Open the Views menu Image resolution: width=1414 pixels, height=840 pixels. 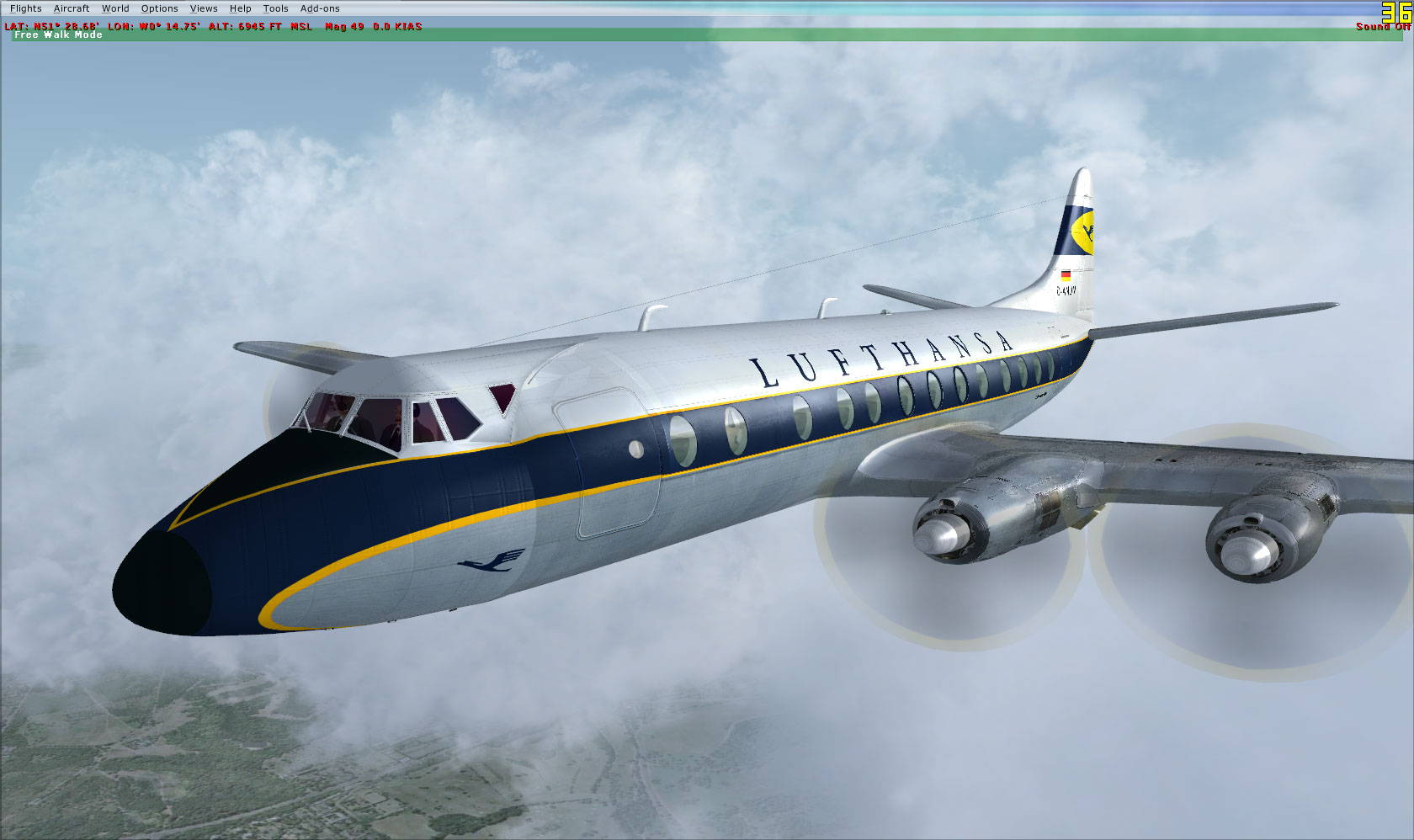tap(204, 8)
